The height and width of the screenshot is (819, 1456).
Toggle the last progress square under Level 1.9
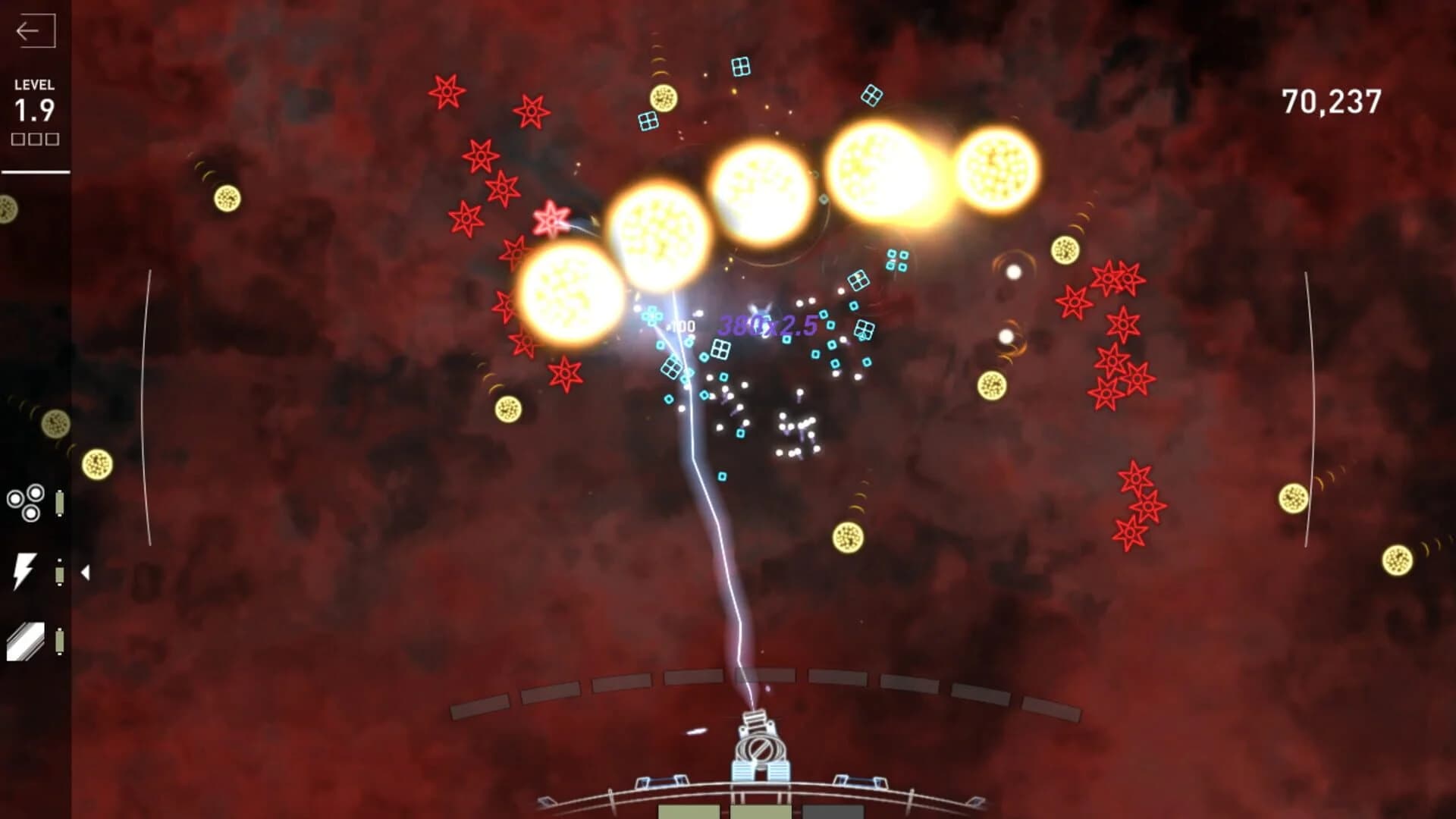pyautogui.click(x=52, y=140)
